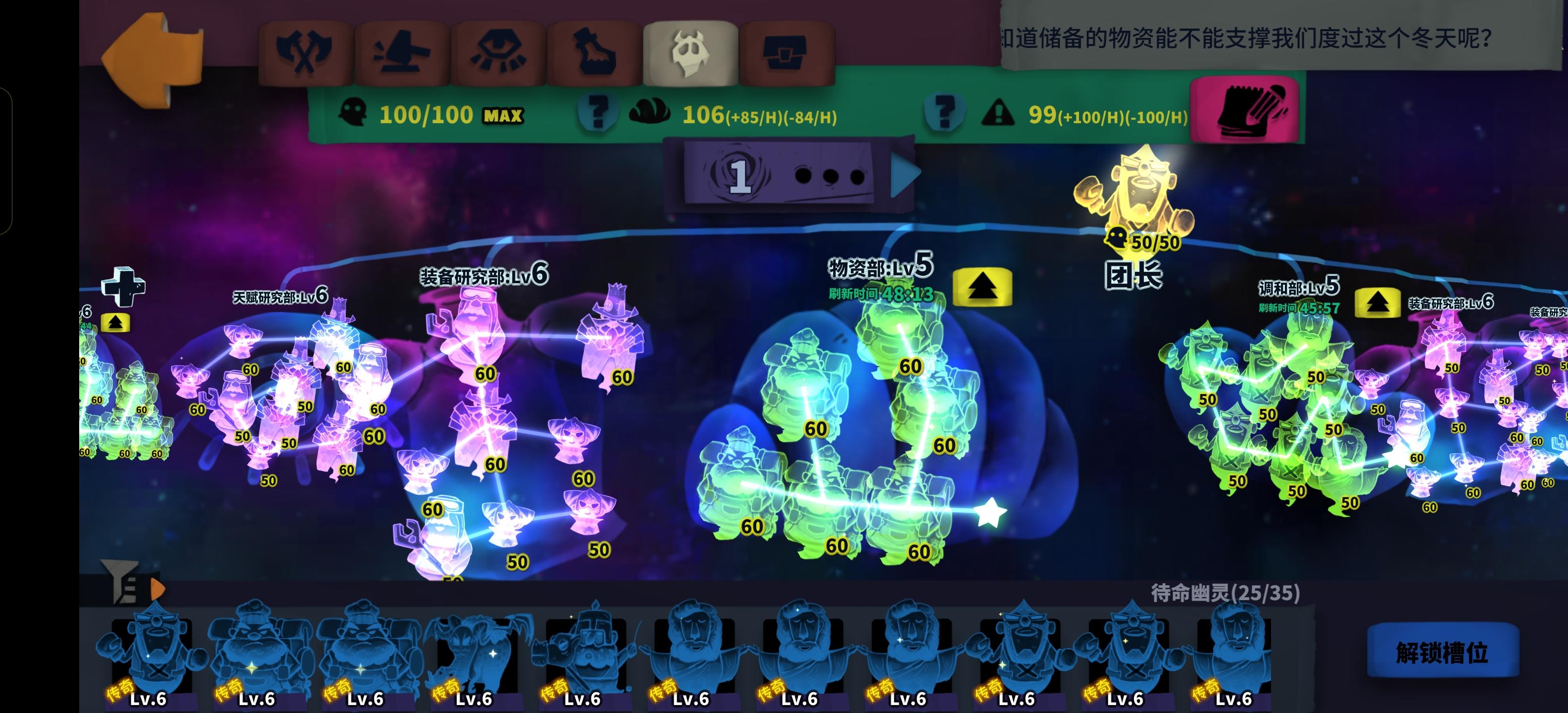Tap the warning triangle beside the 99 counter

click(998, 112)
